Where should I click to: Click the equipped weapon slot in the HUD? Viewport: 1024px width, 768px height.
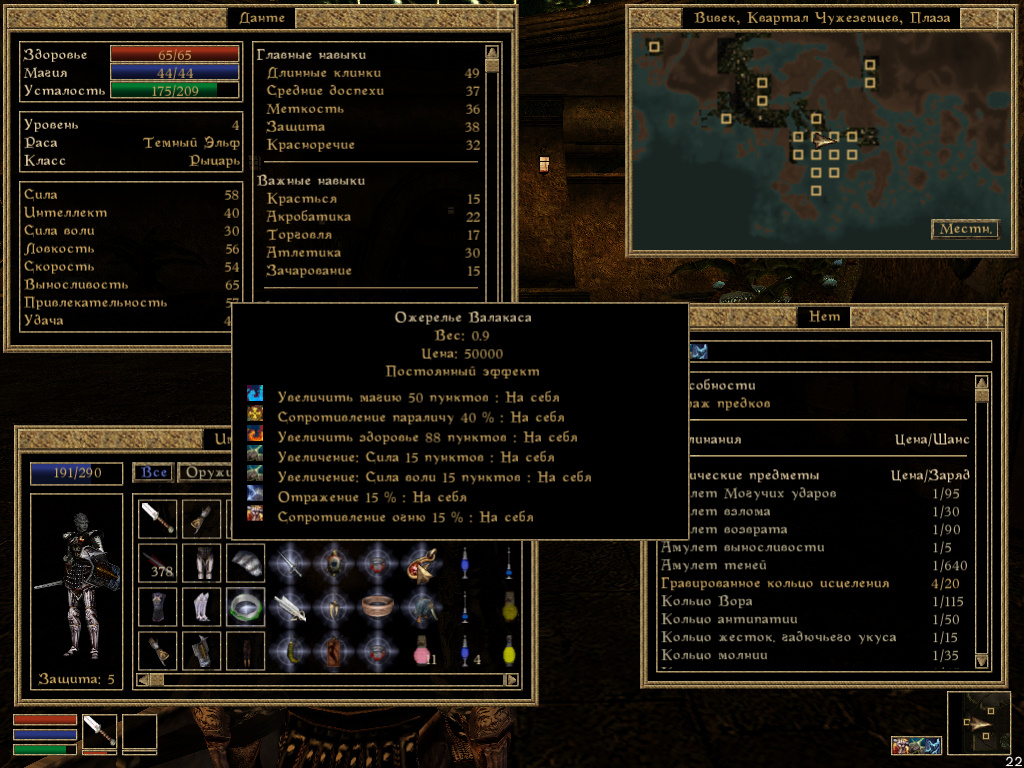100,733
